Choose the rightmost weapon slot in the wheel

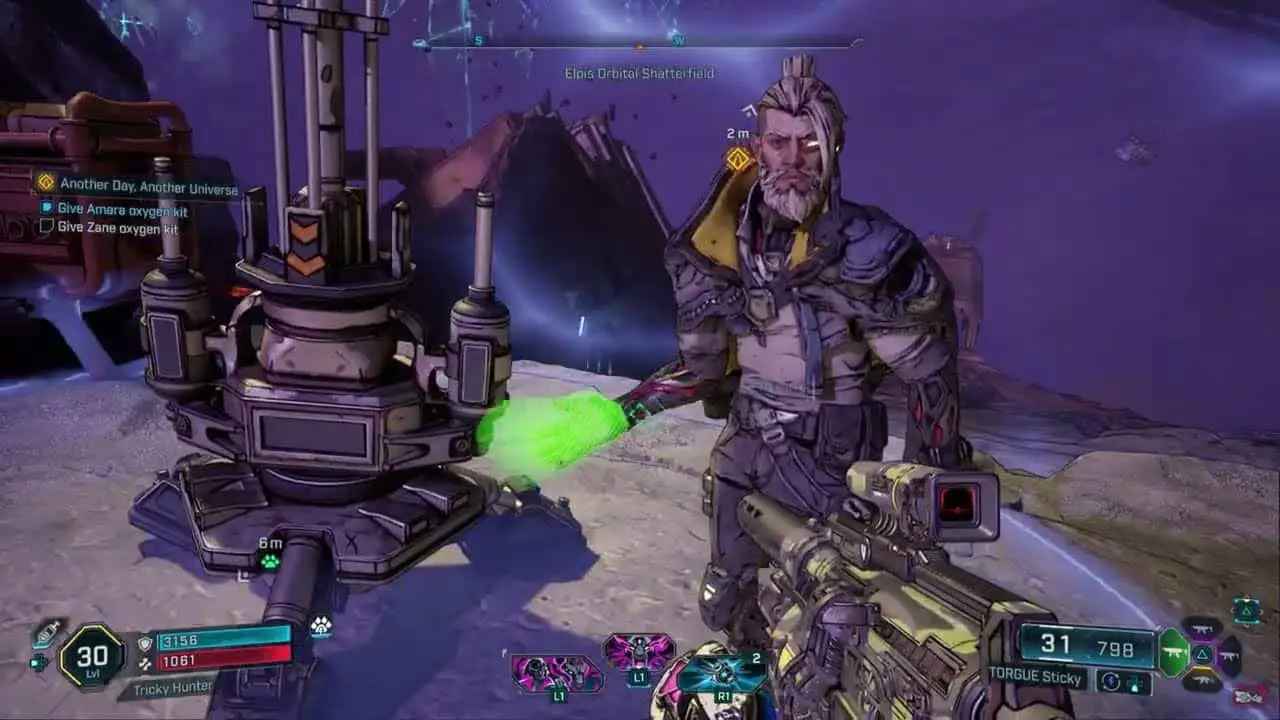click(x=1229, y=655)
